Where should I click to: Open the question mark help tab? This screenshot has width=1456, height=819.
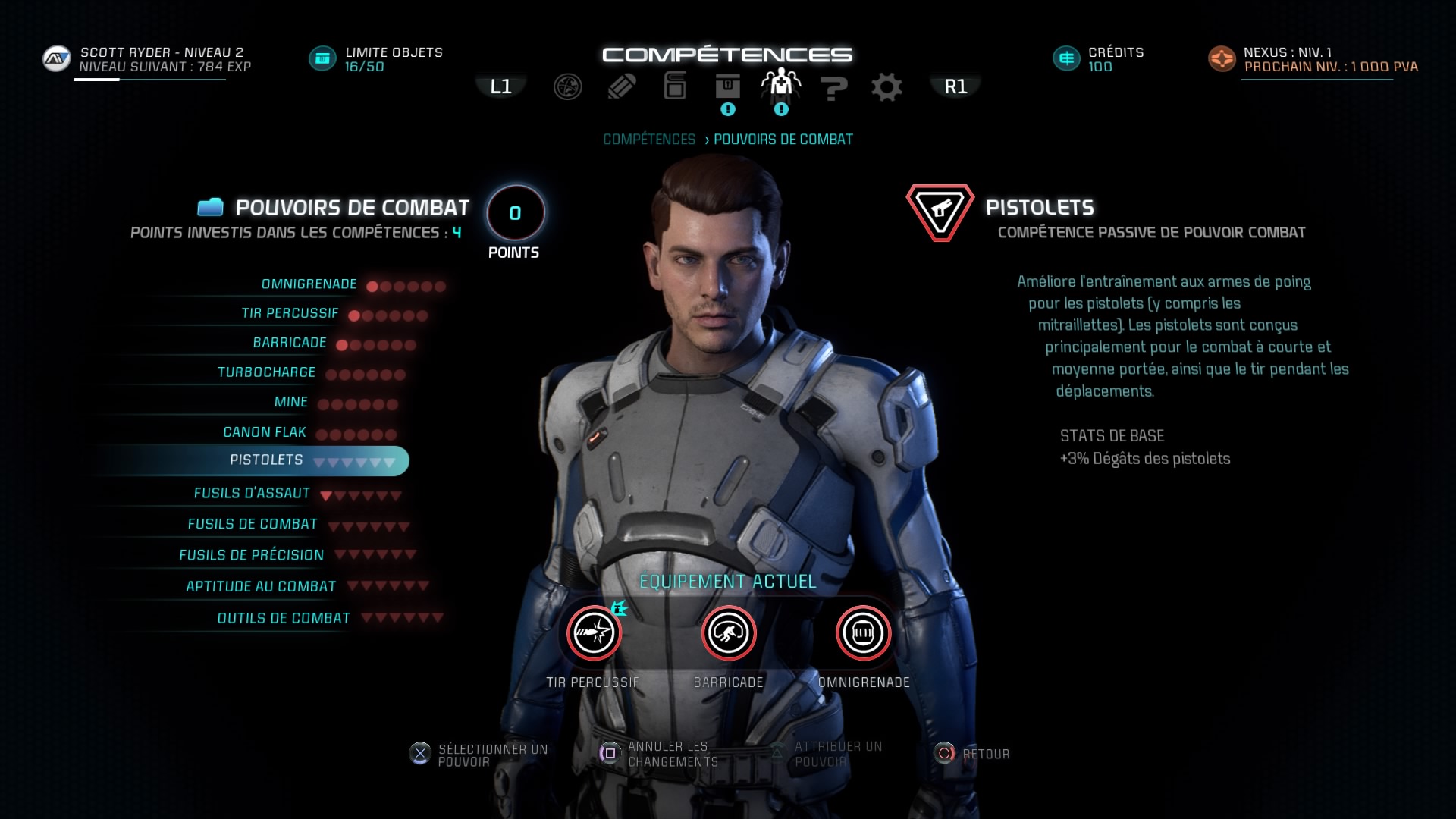point(833,87)
